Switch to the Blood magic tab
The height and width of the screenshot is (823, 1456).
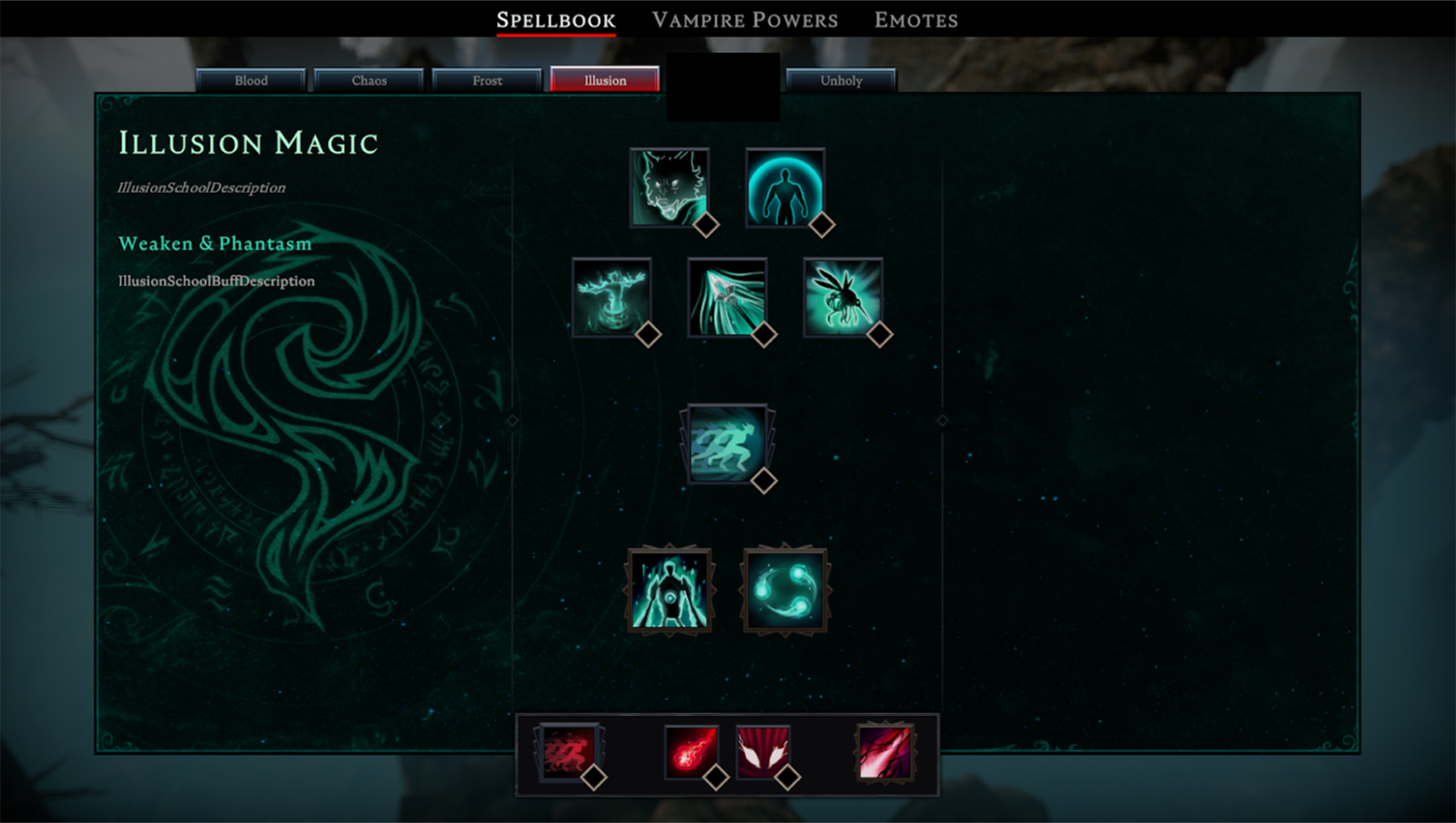coord(251,80)
